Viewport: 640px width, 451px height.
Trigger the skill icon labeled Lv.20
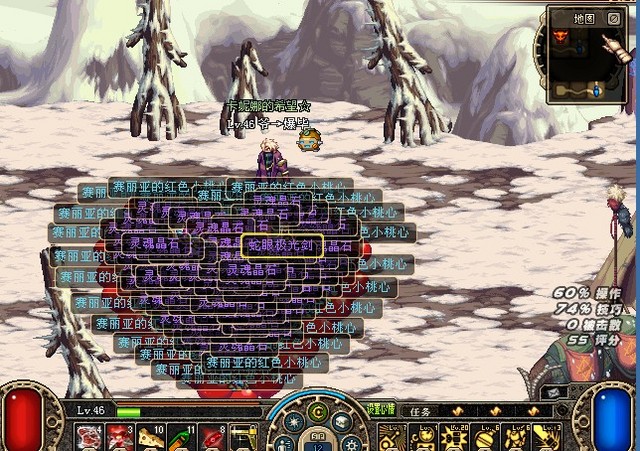point(457,437)
